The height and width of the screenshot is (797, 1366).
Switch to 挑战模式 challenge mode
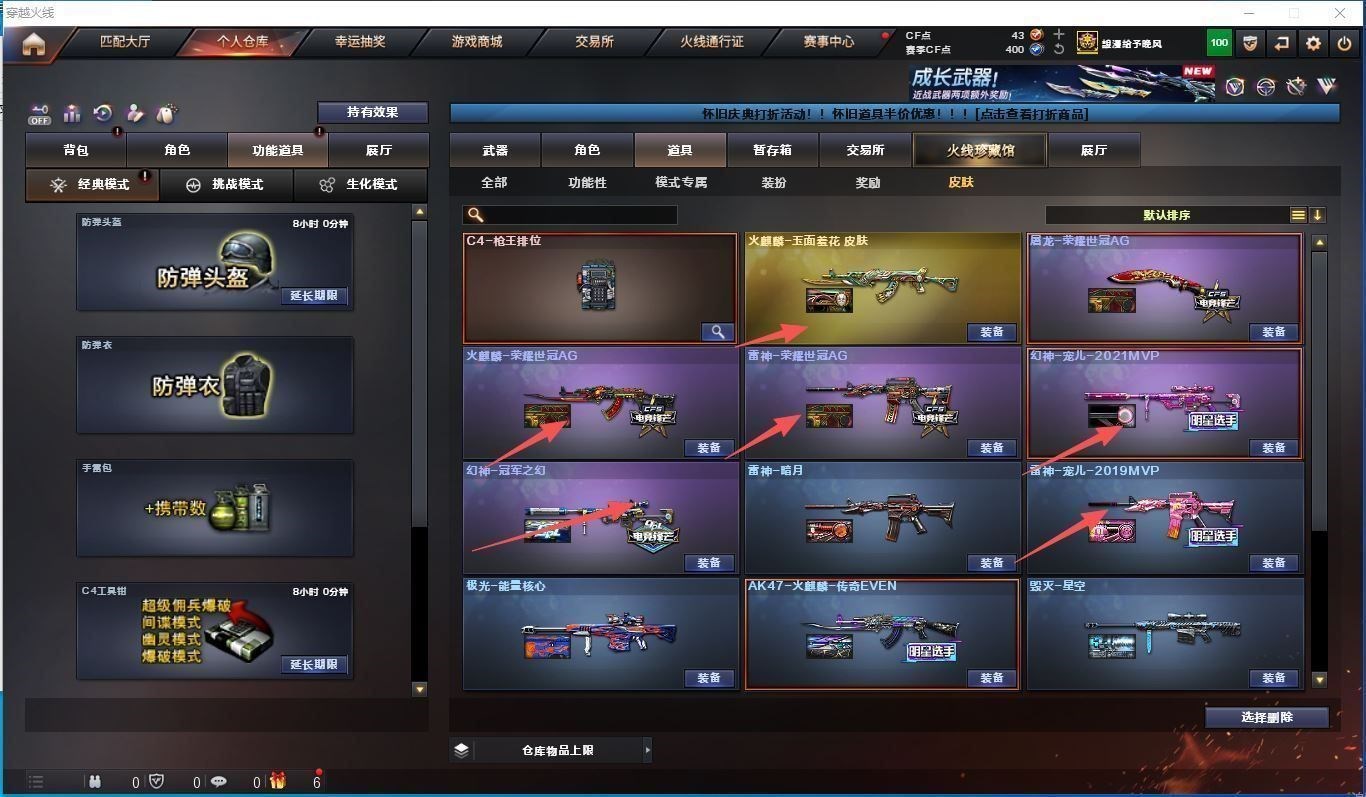point(226,185)
